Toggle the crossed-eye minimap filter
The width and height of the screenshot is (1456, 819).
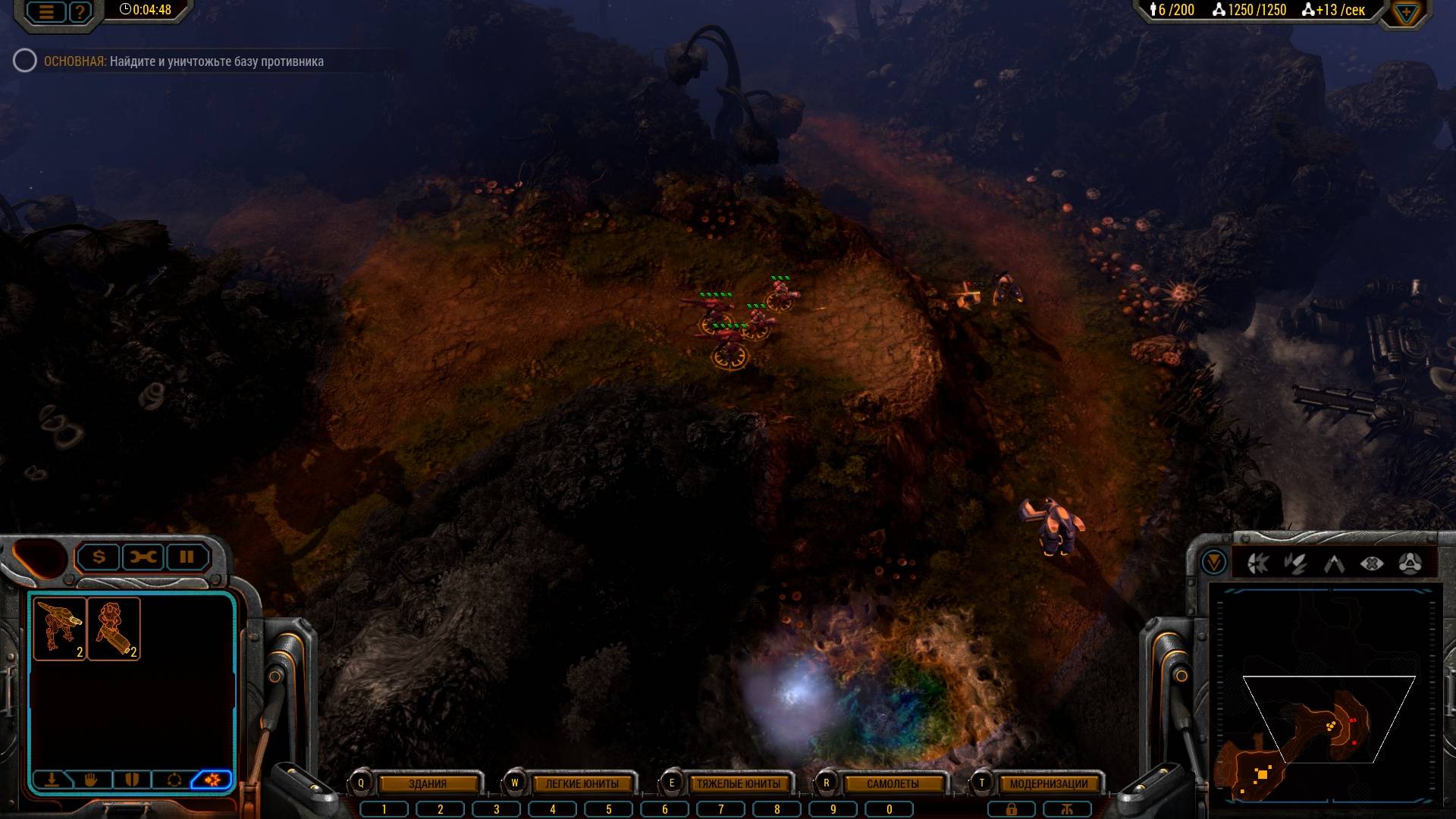(x=1372, y=563)
